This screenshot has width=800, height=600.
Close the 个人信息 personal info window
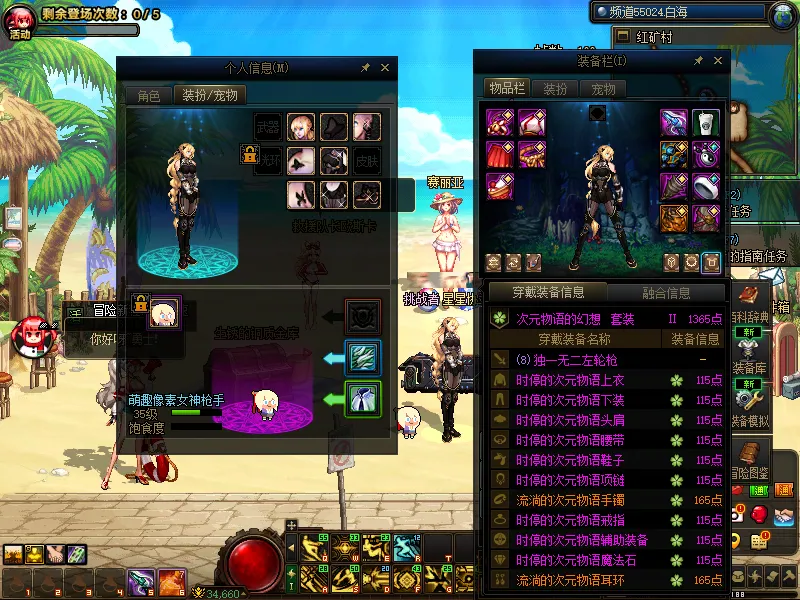pos(385,68)
